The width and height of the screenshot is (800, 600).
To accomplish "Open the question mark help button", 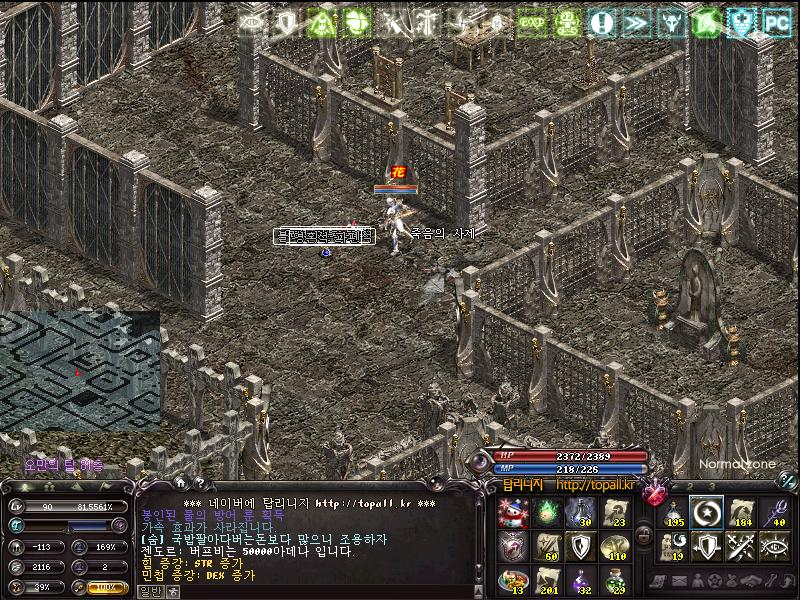I will click(x=199, y=483).
